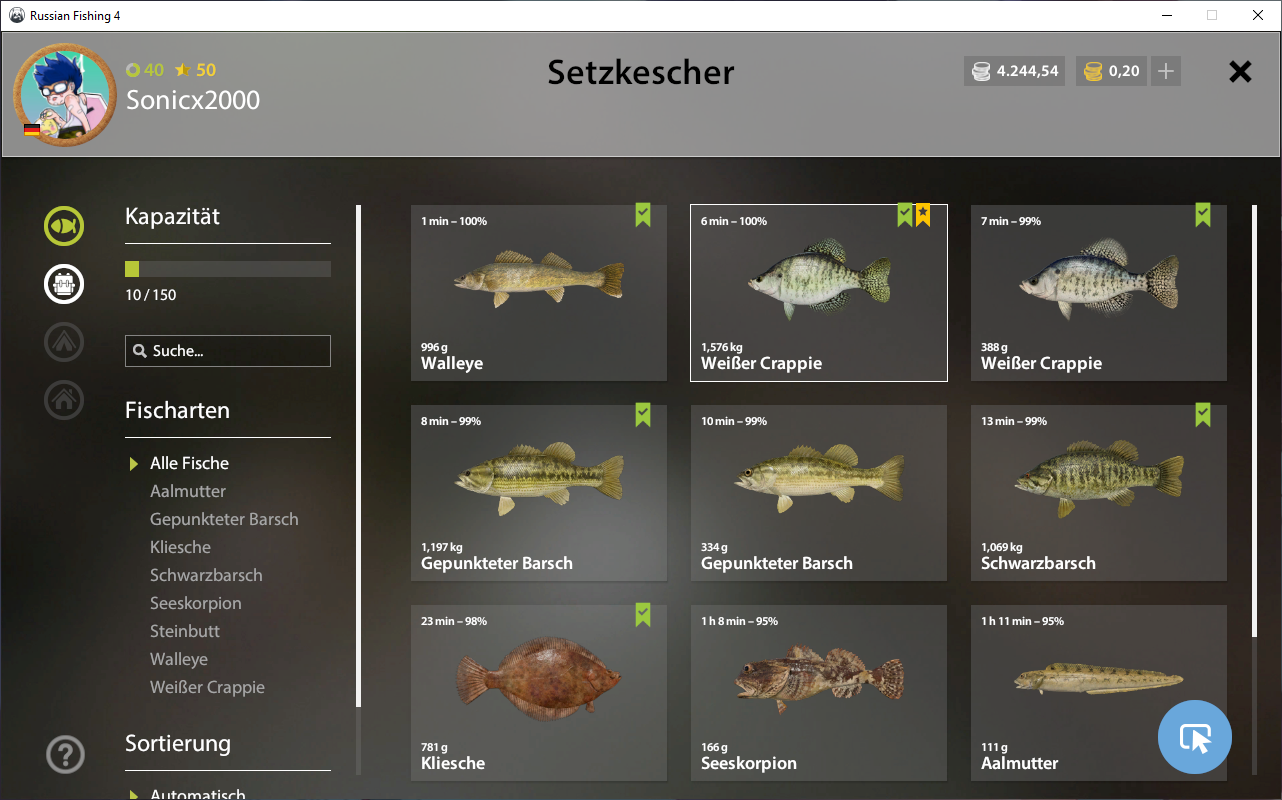The height and width of the screenshot is (800, 1282).
Task: Pick the 388 g Weißer Crappie card
Action: [x=1098, y=293]
